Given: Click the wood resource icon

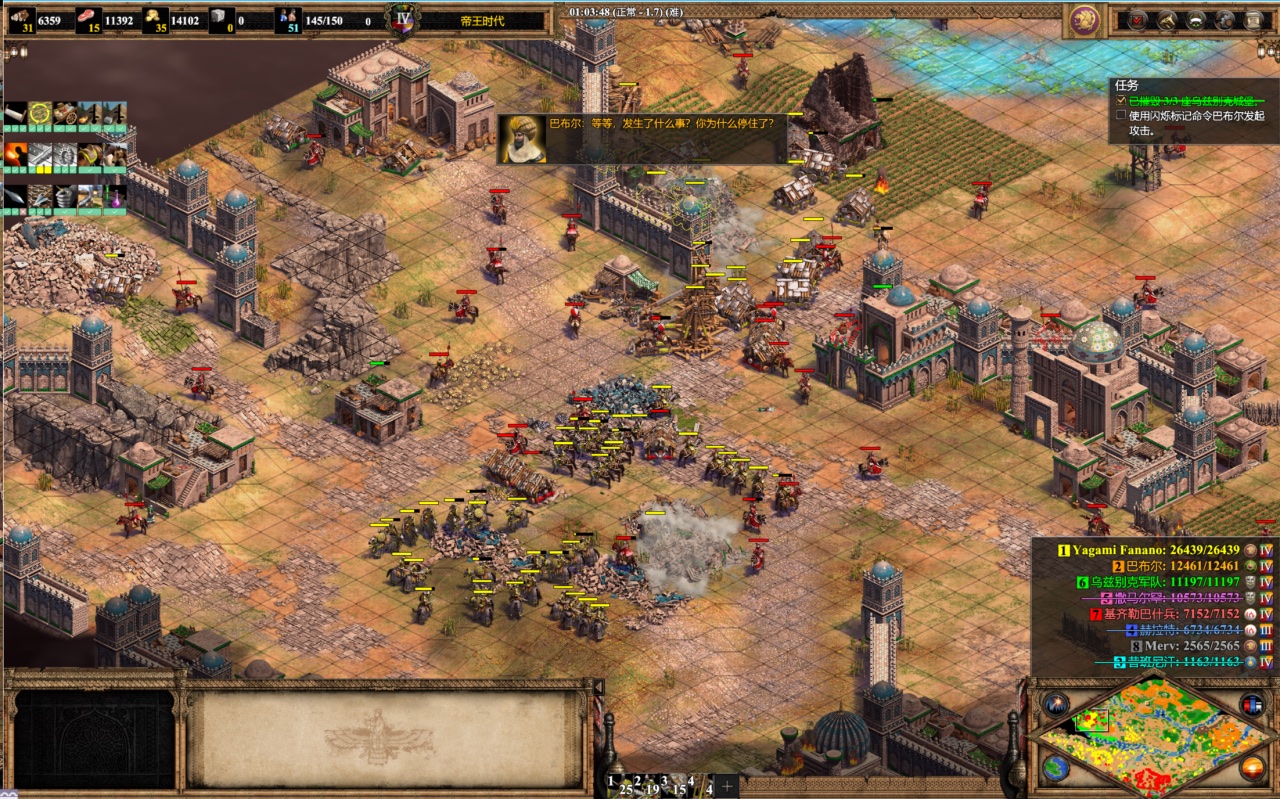Looking at the screenshot, I should coord(19,19).
